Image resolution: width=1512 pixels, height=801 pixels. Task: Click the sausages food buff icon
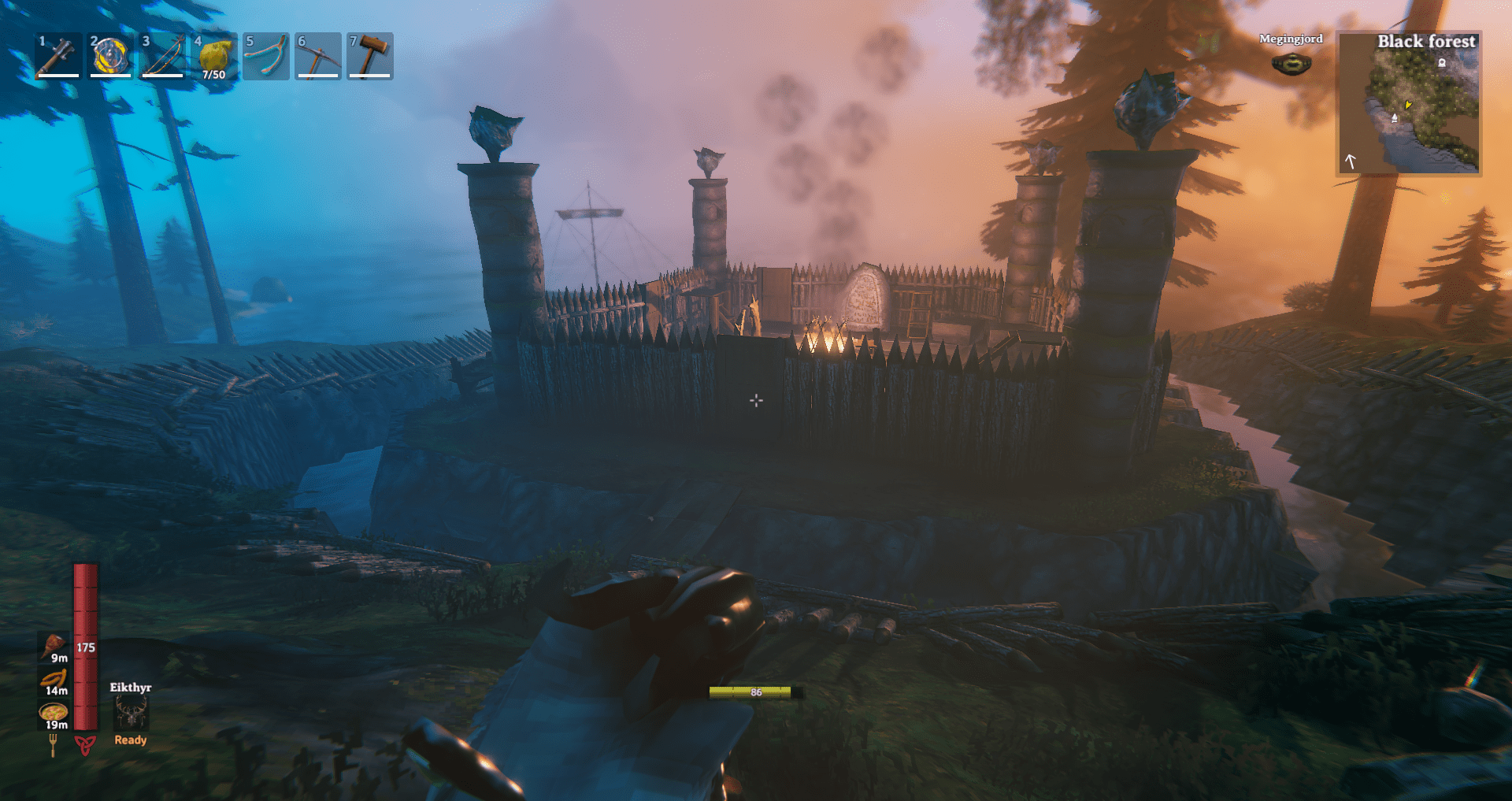[54, 679]
